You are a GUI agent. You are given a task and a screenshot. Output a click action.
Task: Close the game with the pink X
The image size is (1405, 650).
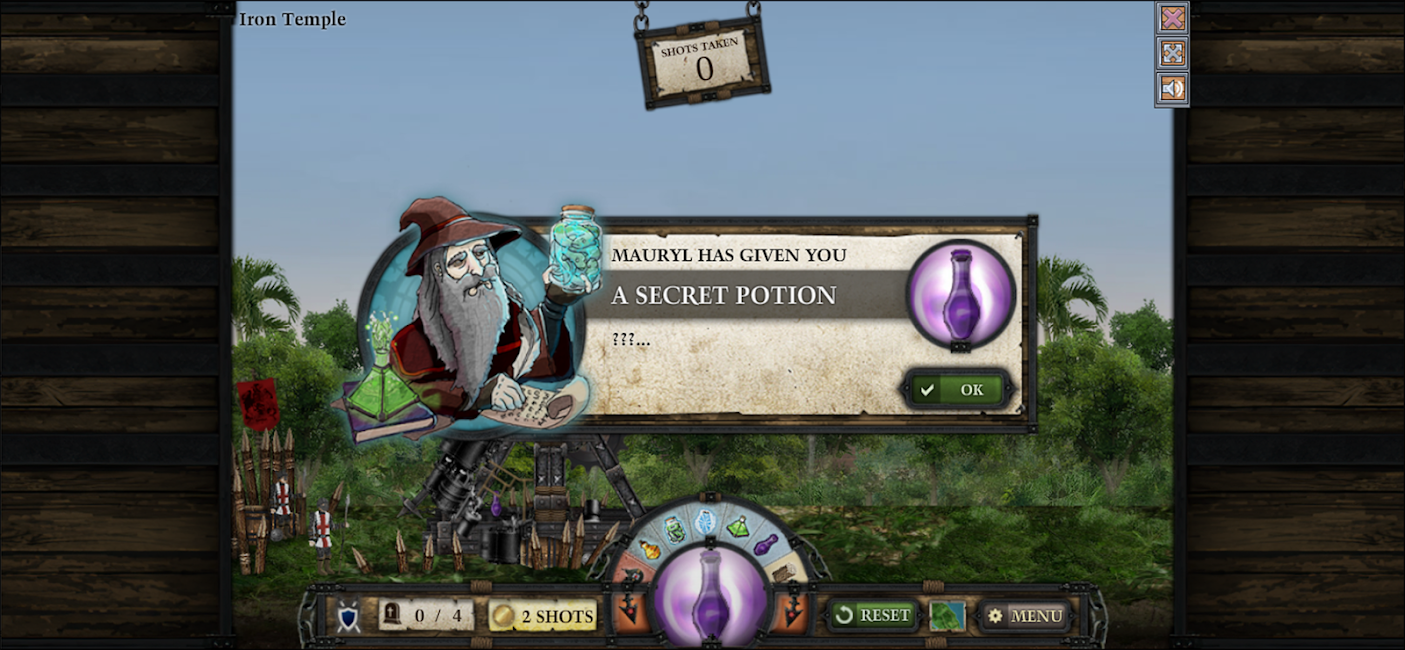click(x=1172, y=18)
